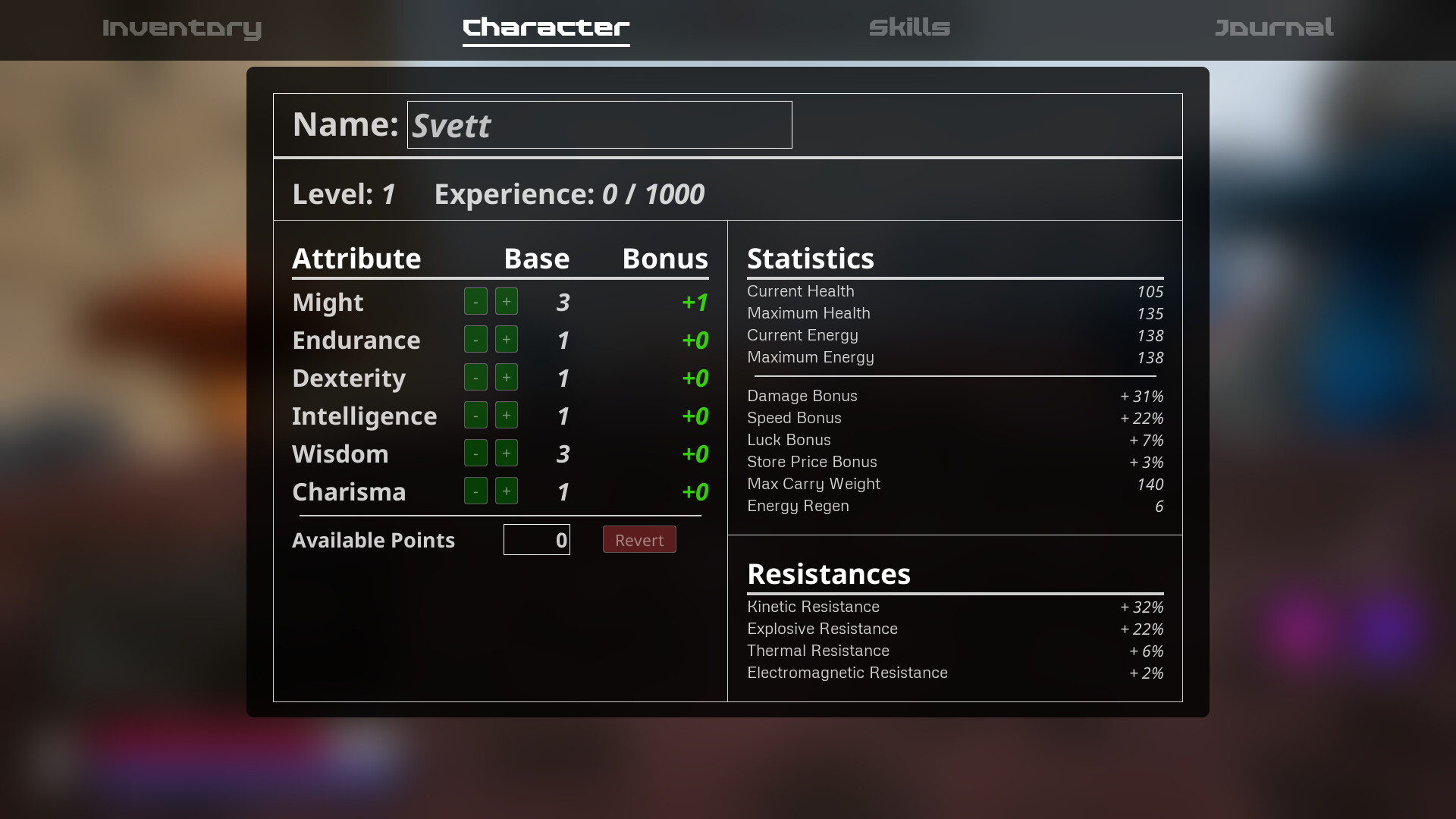The width and height of the screenshot is (1456, 819).
Task: Decrease the Might attribute
Action: tap(475, 301)
